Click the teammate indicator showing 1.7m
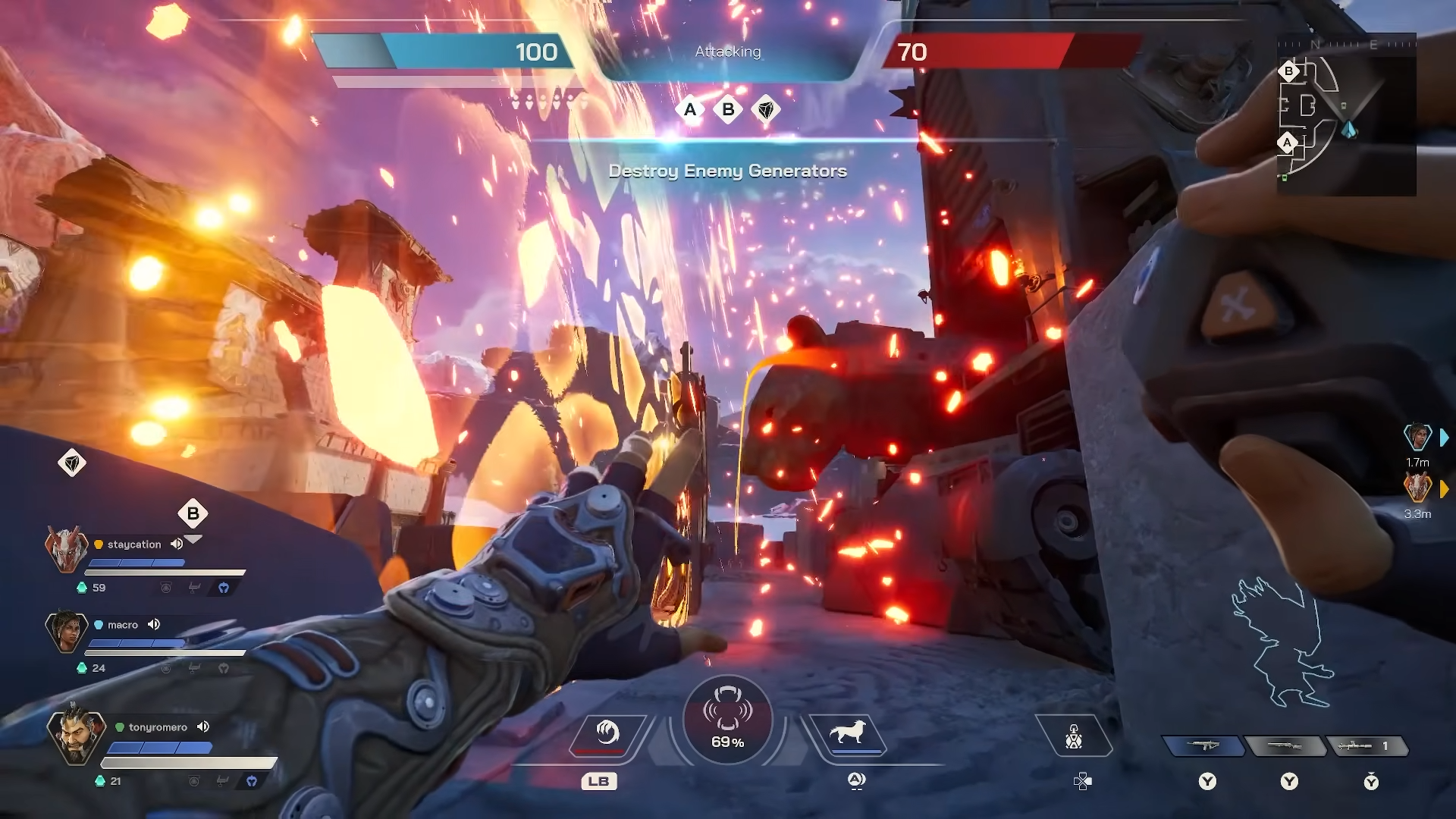The width and height of the screenshot is (1456, 819). (x=1417, y=437)
